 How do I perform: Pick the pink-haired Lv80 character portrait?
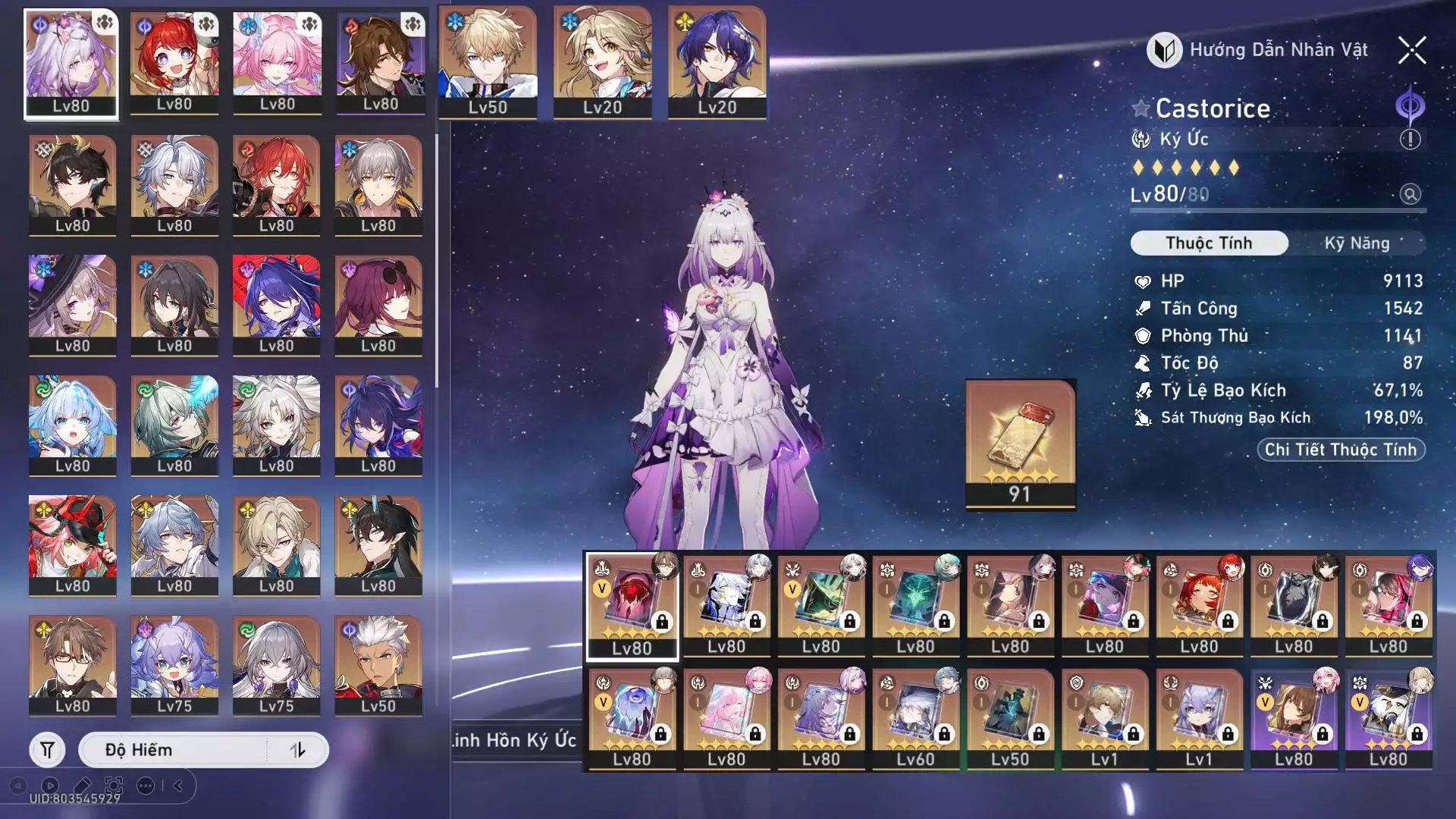tap(277, 64)
